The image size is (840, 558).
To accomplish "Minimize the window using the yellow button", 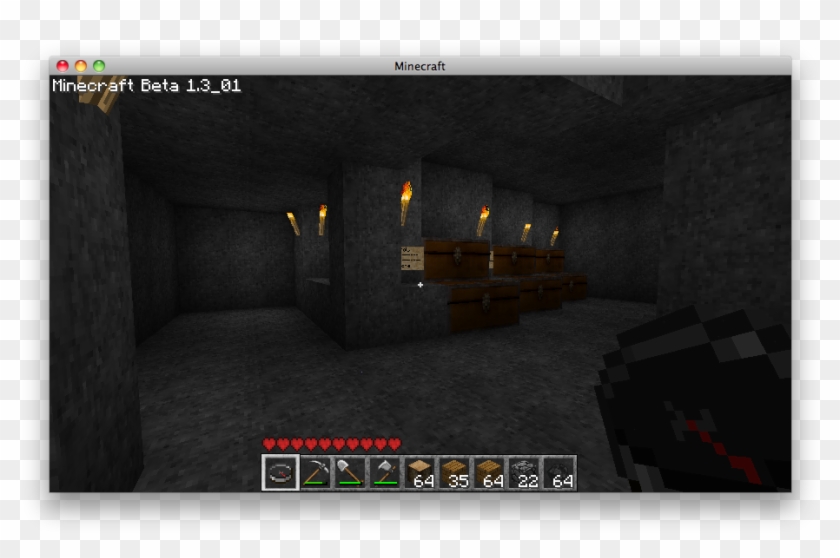I will tap(81, 66).
